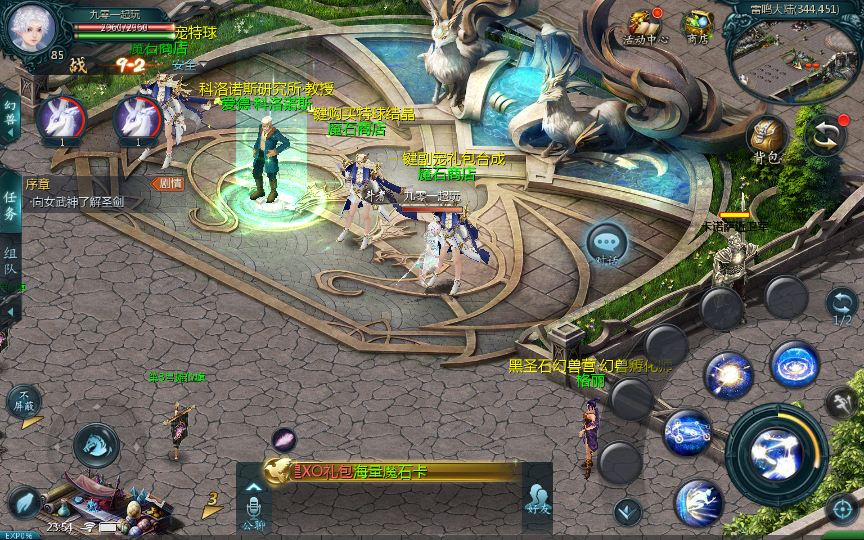Open the Shop (商店) treasure chest
This screenshot has width=864, height=540.
697,27
